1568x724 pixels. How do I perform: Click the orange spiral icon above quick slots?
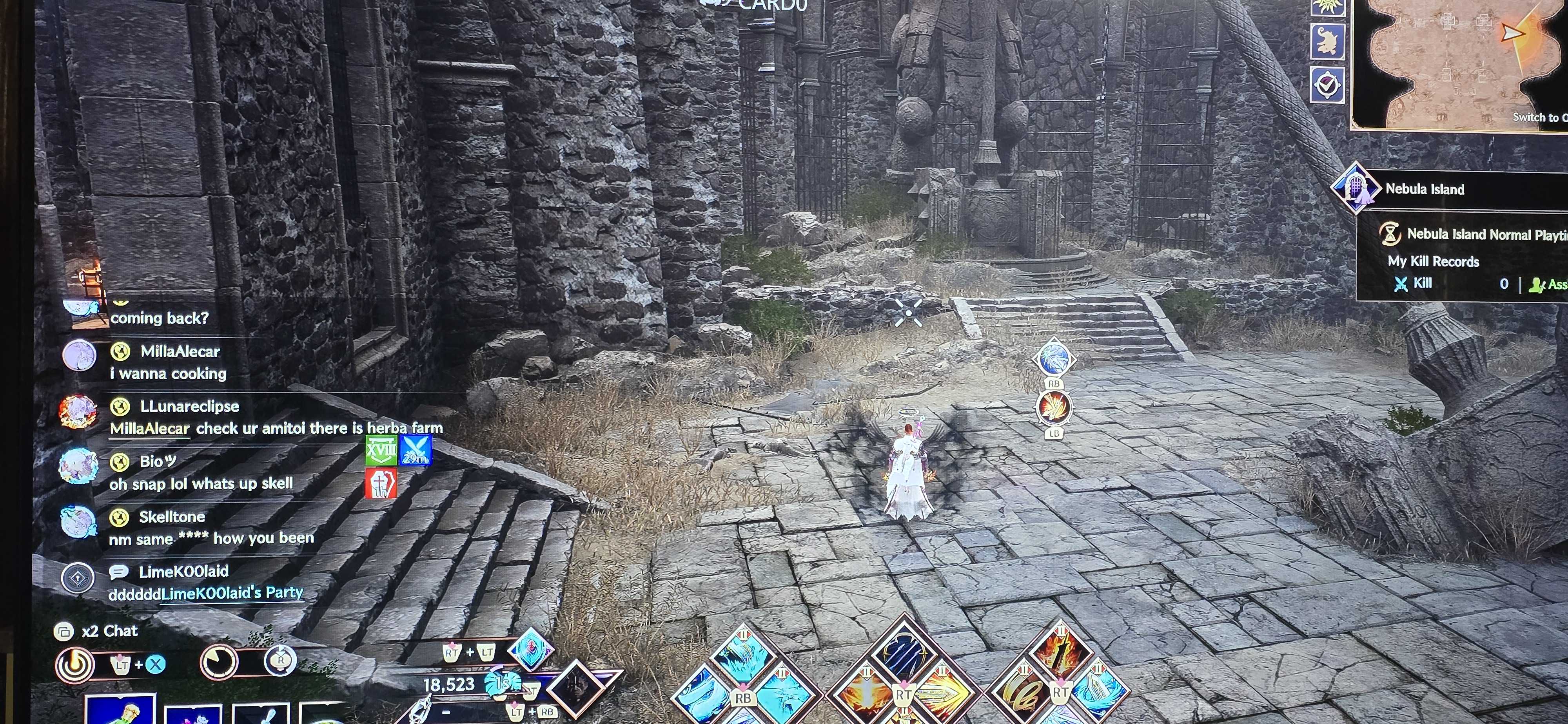(x=75, y=664)
